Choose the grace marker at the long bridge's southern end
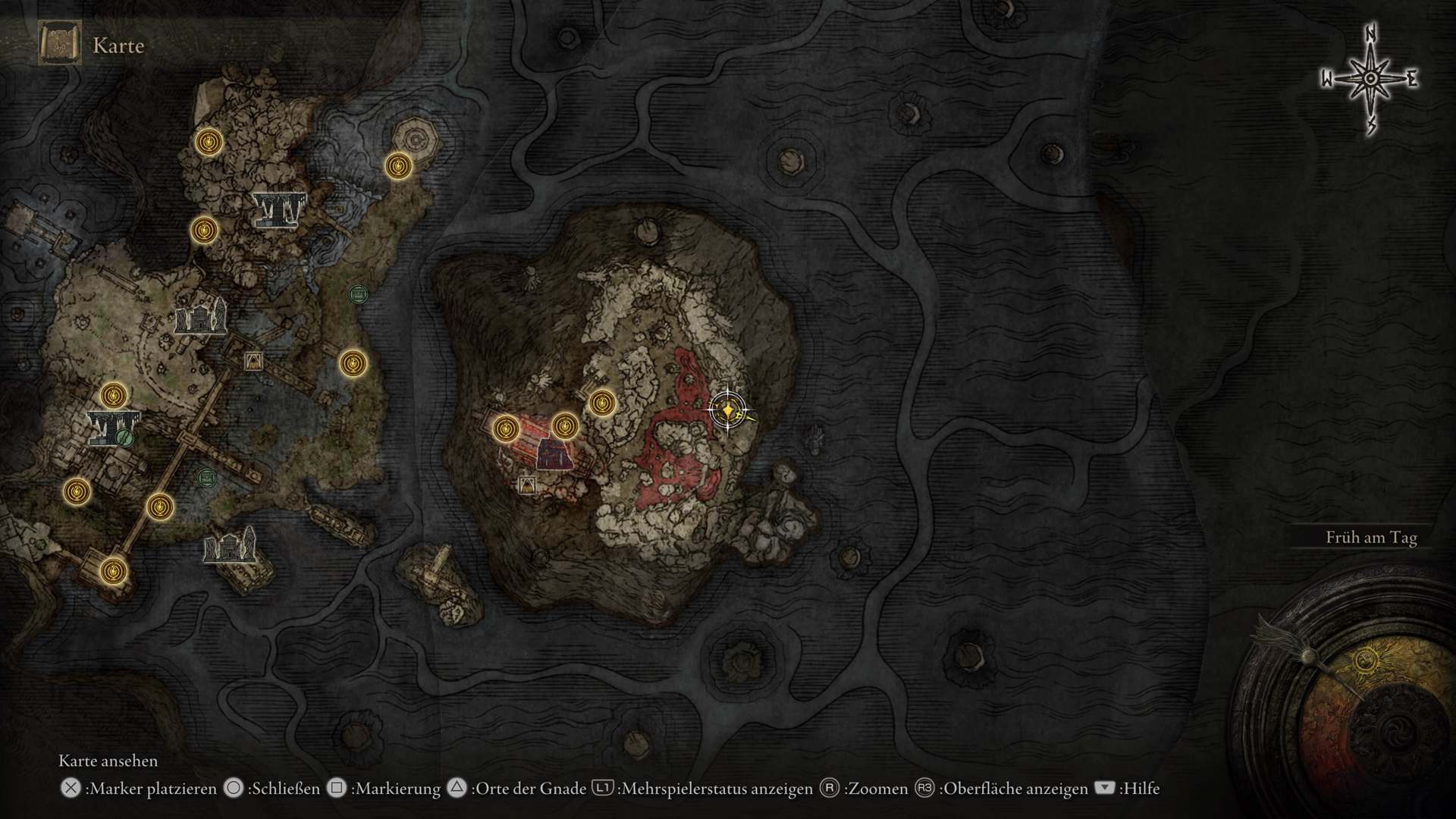Screen dimensions: 1456x819 pyautogui.click(x=113, y=569)
